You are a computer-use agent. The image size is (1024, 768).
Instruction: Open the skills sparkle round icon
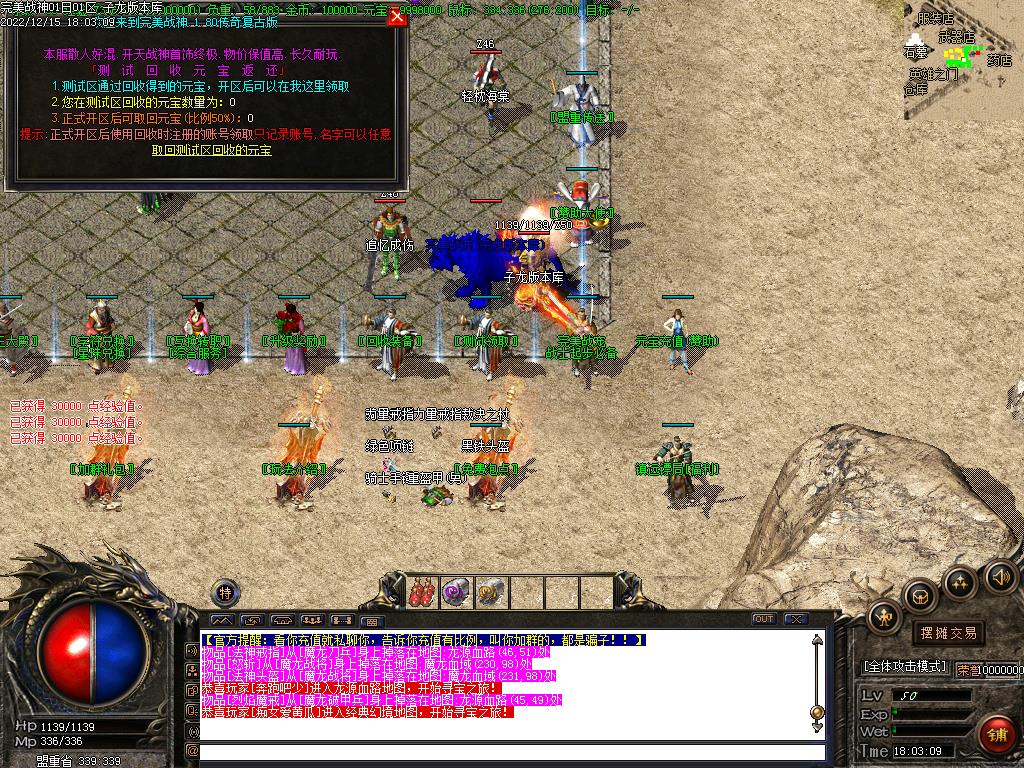tap(960, 582)
